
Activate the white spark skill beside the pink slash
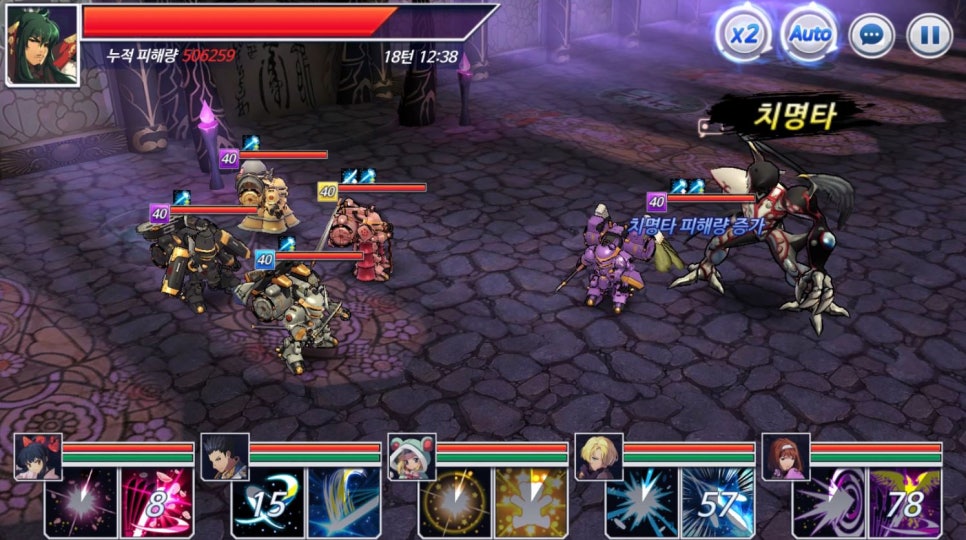(x=81, y=503)
